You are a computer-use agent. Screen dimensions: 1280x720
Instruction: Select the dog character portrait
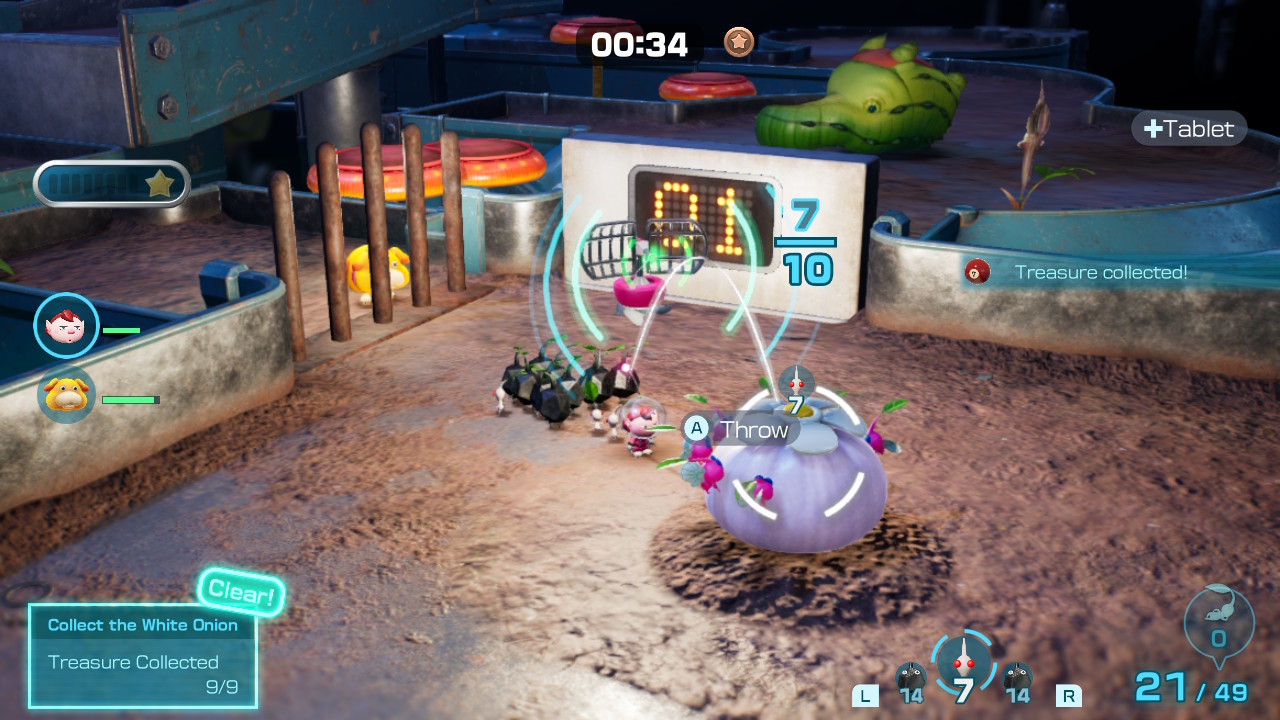[66, 395]
